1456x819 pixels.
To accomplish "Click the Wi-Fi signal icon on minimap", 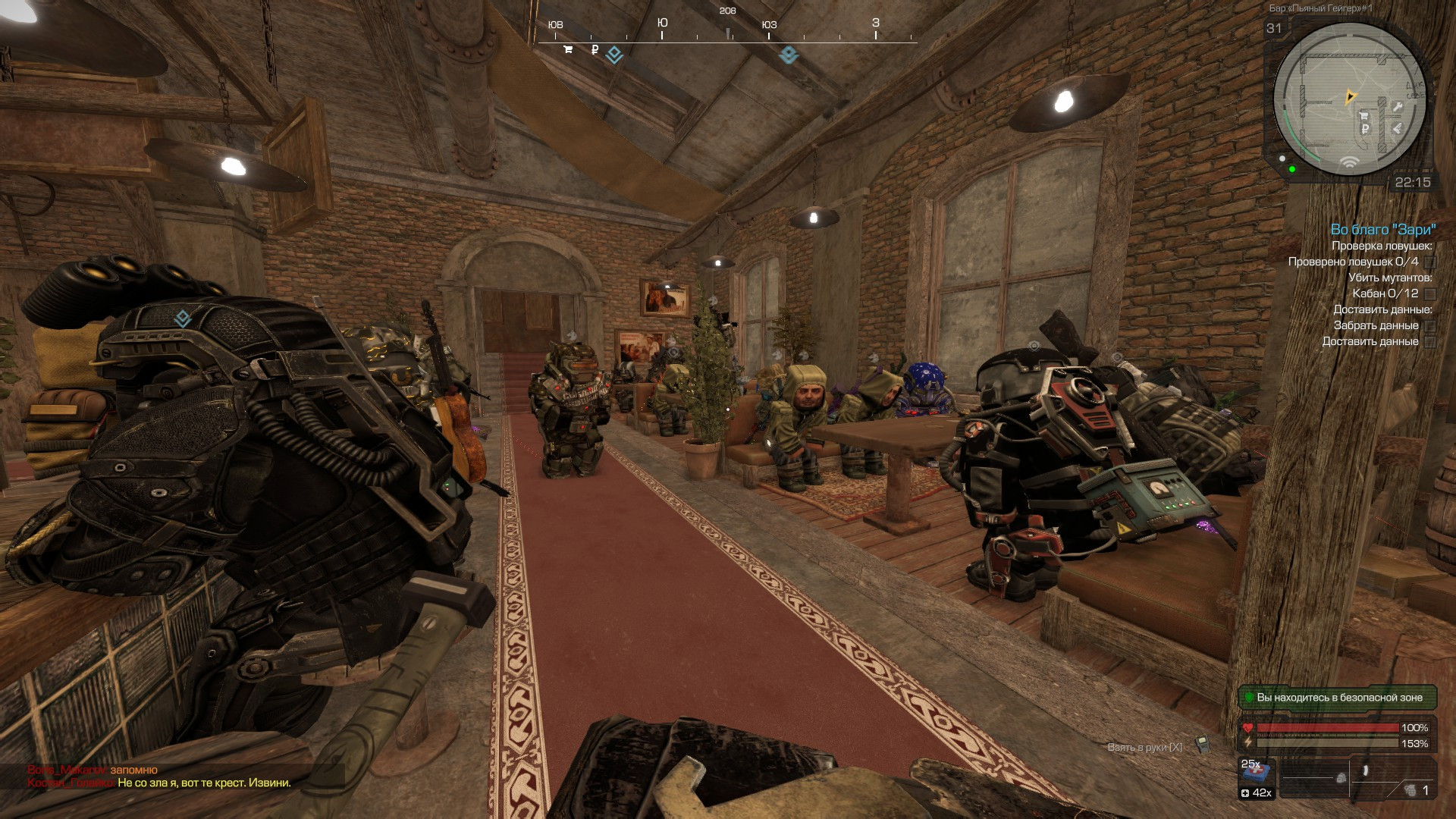I will pos(1348,162).
